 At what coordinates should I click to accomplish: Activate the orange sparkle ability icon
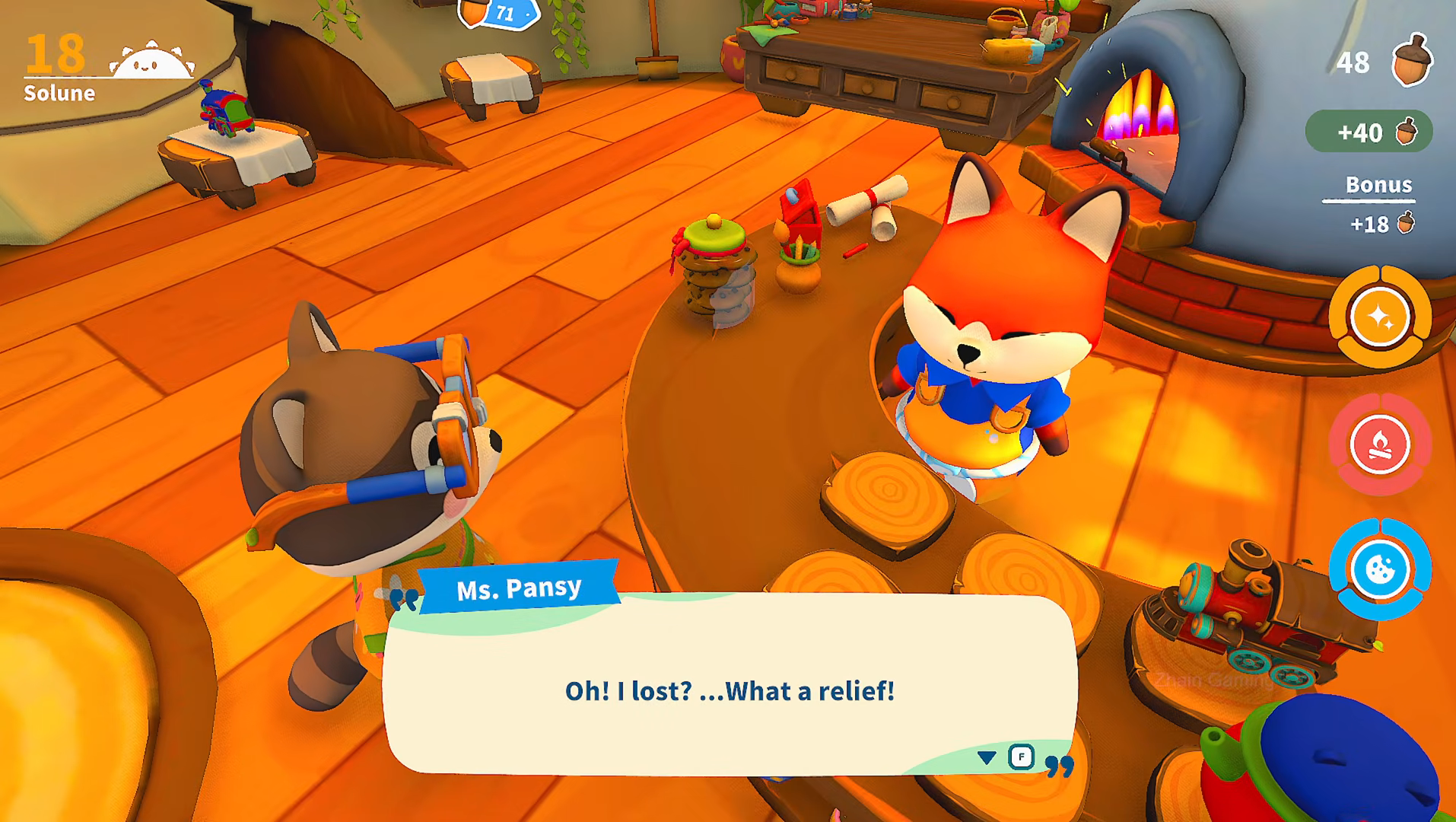point(1379,317)
